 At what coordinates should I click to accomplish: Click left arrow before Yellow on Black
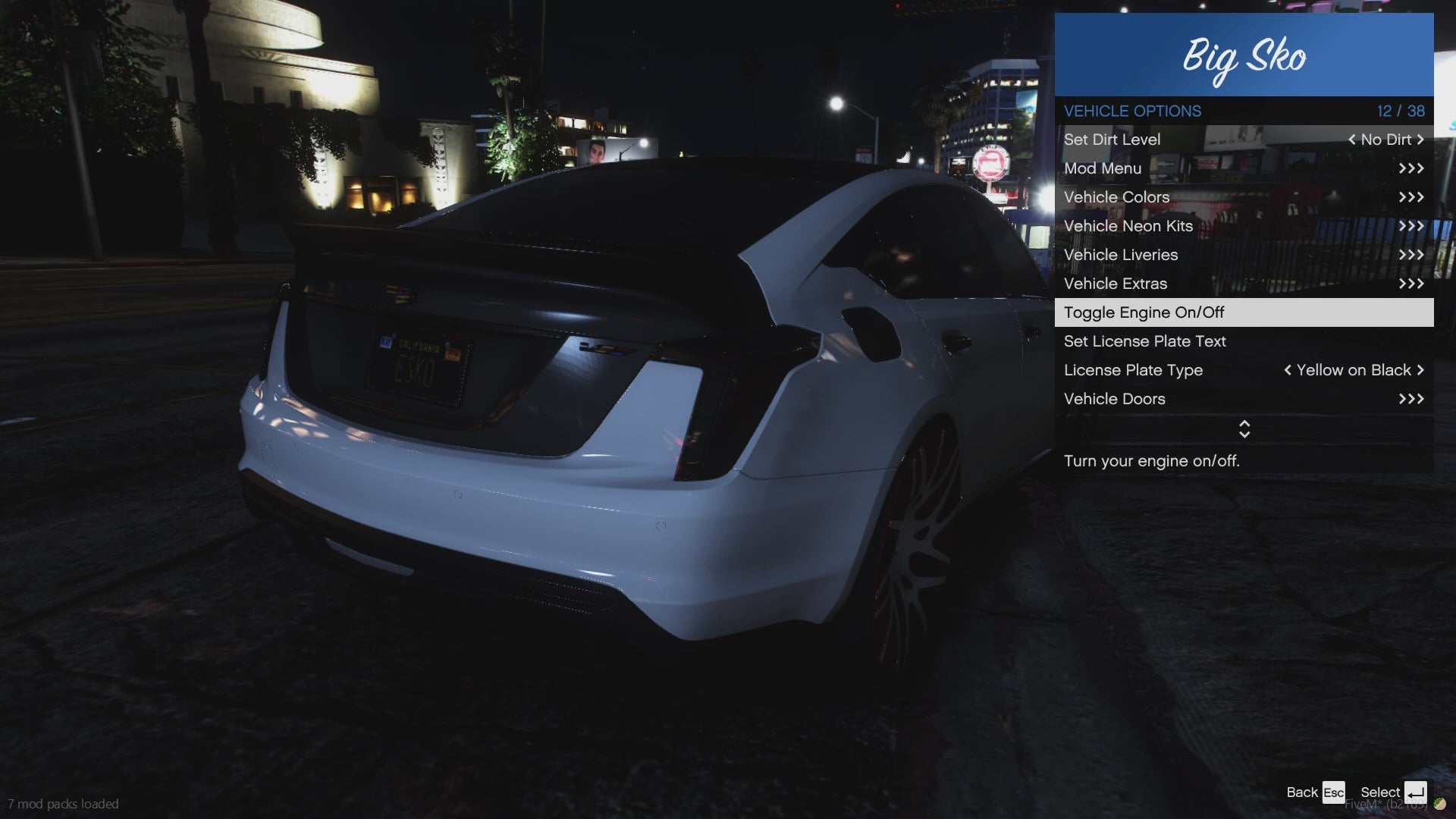point(1288,370)
